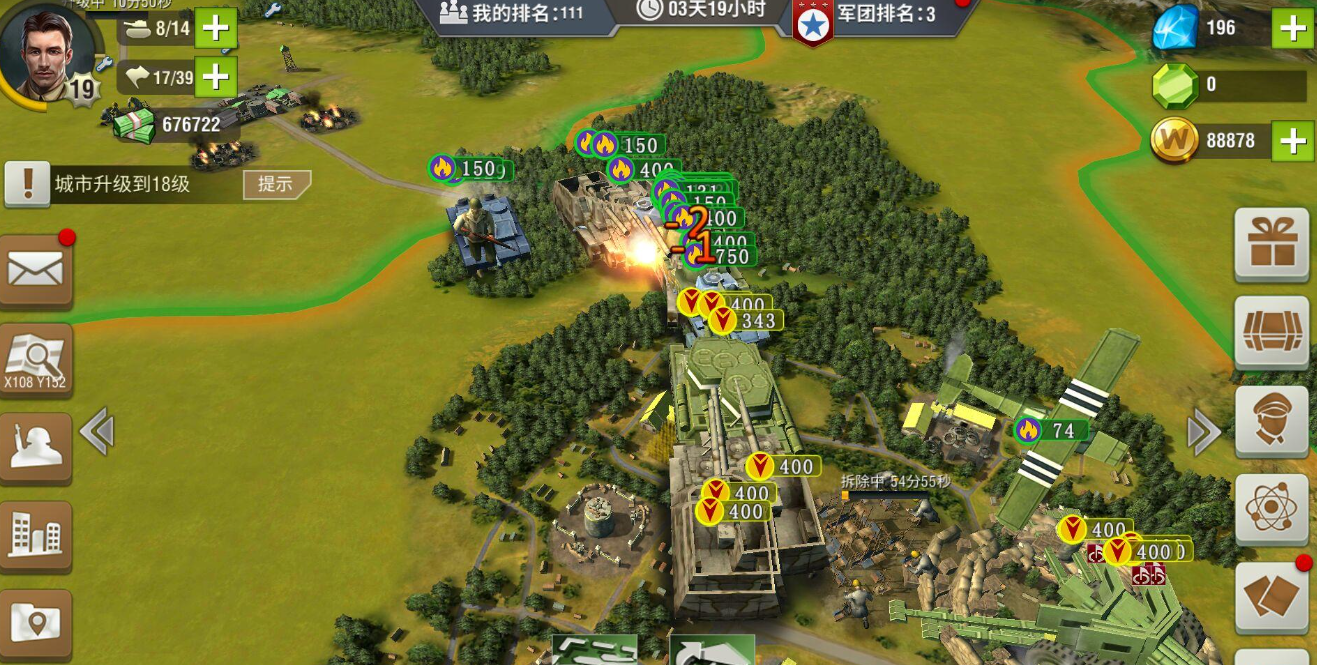The width and height of the screenshot is (1317, 665).
Task: Open the soldier troops menu
Action: (36, 448)
